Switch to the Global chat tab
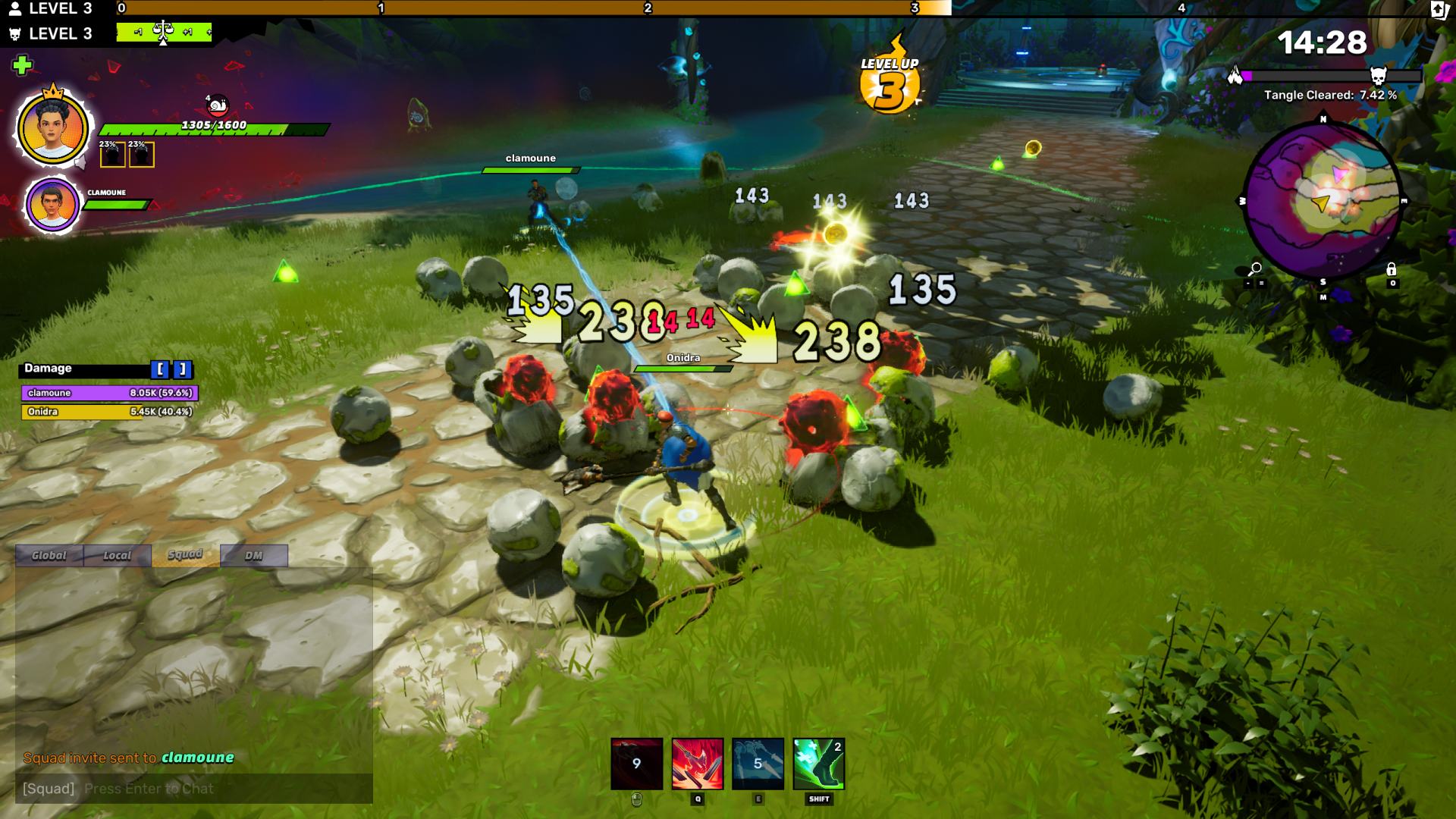Image resolution: width=1456 pixels, height=819 pixels. [49, 556]
